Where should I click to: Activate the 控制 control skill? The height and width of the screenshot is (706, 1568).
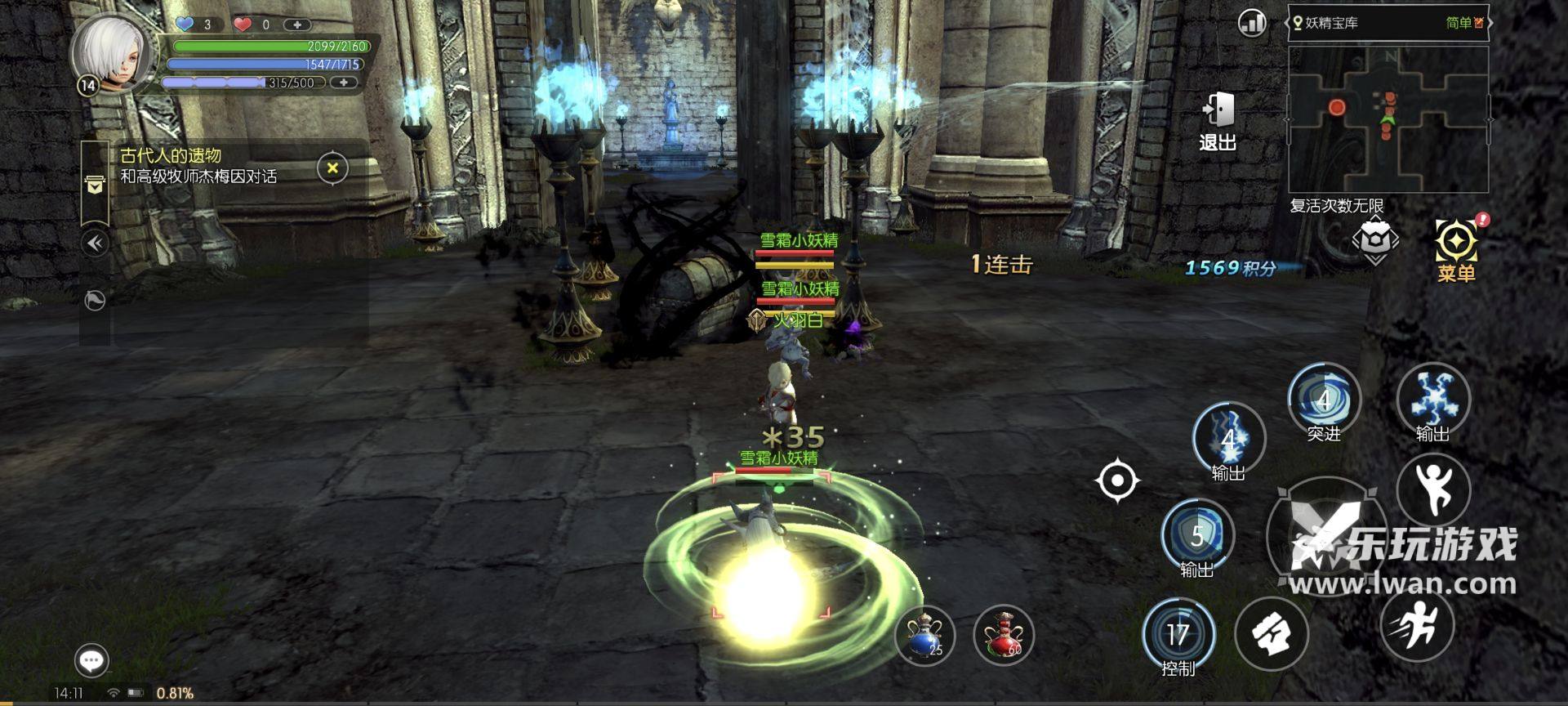click(1178, 637)
